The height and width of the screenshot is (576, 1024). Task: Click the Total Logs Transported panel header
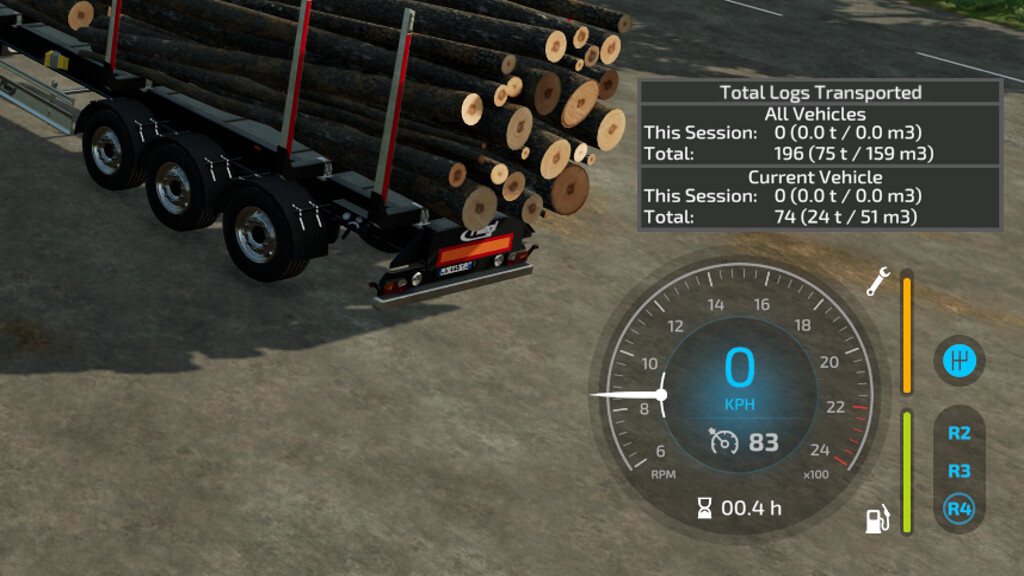[820, 93]
